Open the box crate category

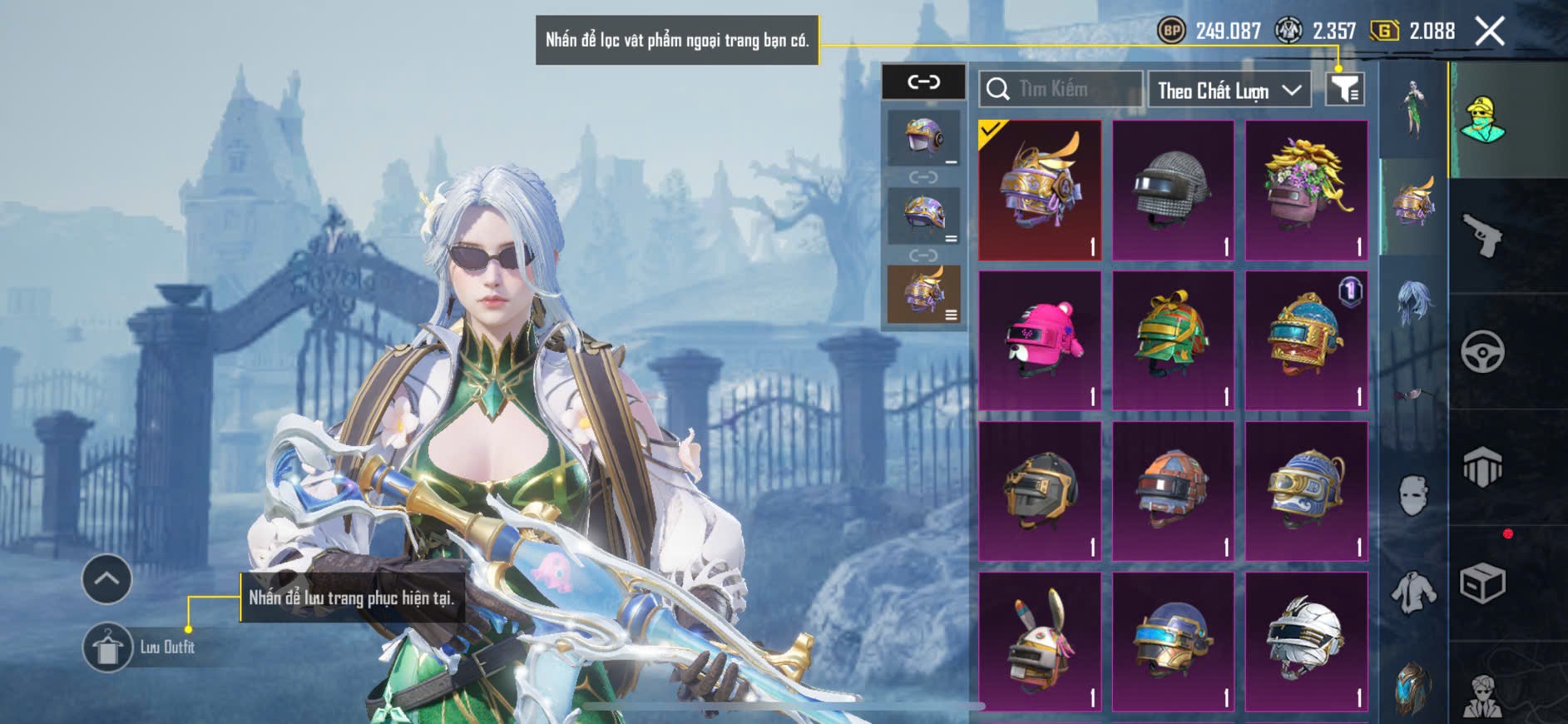[x=1482, y=583]
